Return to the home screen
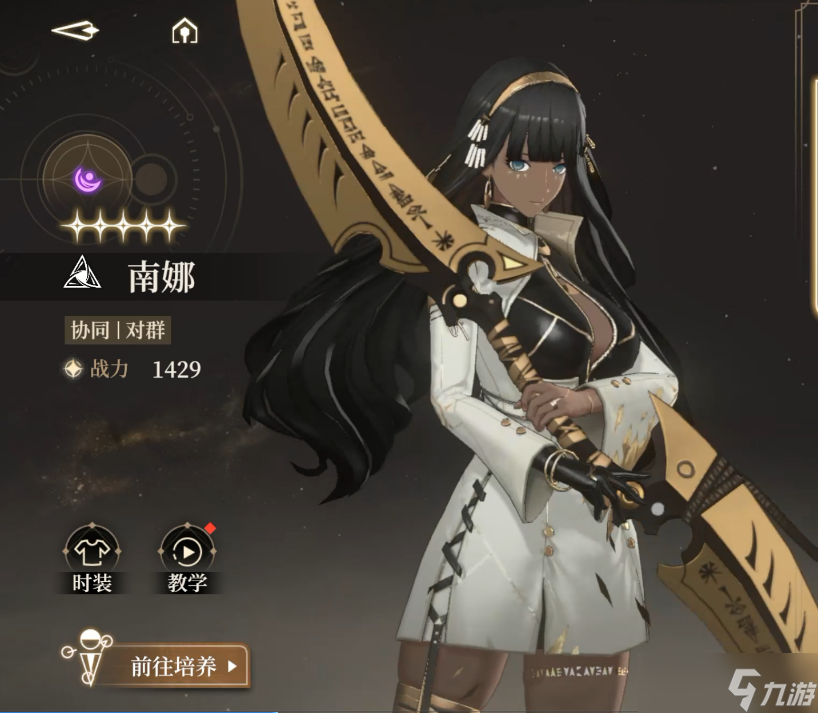Screen dimensions: 818x713 click(184, 32)
